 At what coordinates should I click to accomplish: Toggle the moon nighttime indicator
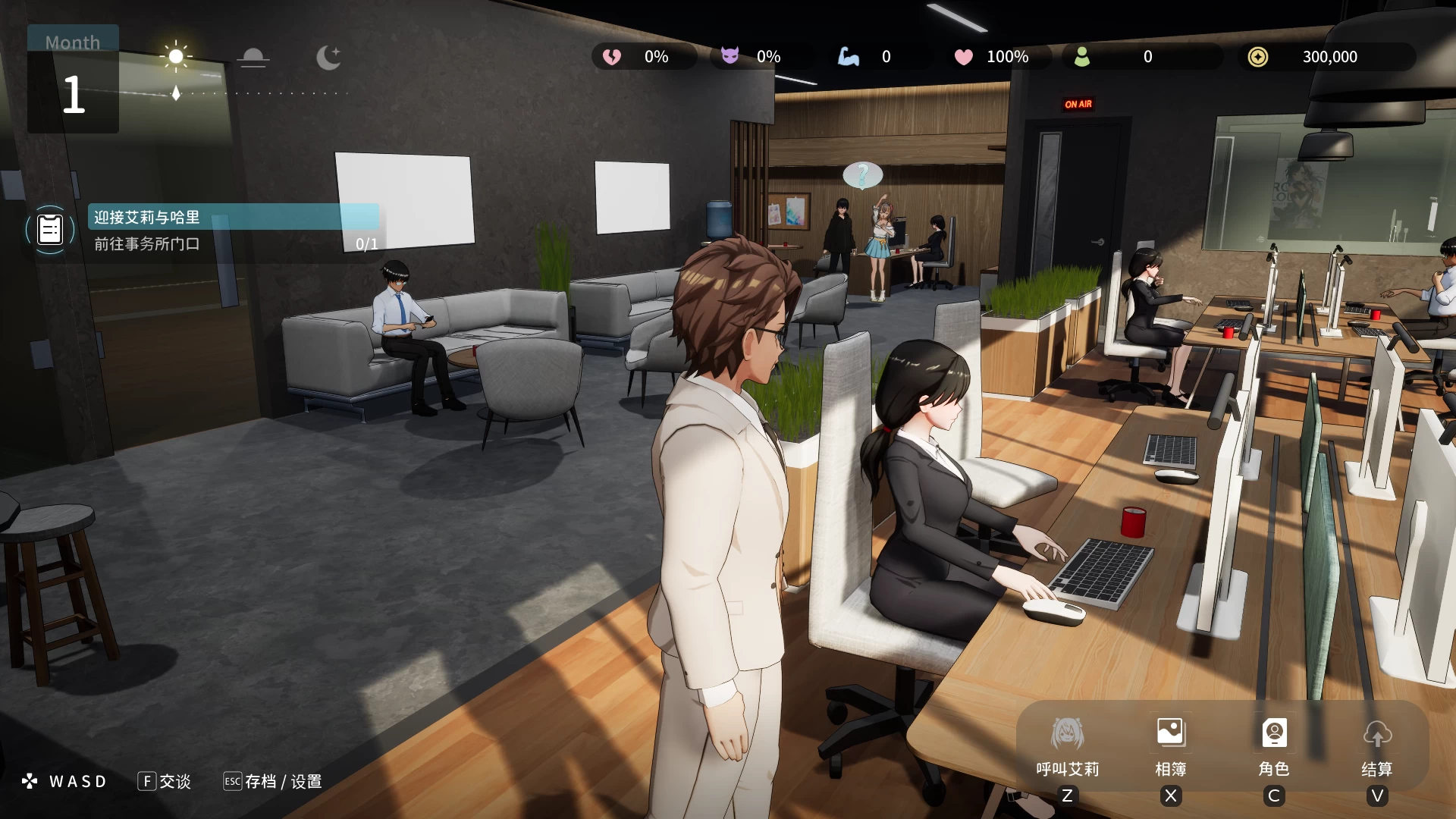pos(328,56)
